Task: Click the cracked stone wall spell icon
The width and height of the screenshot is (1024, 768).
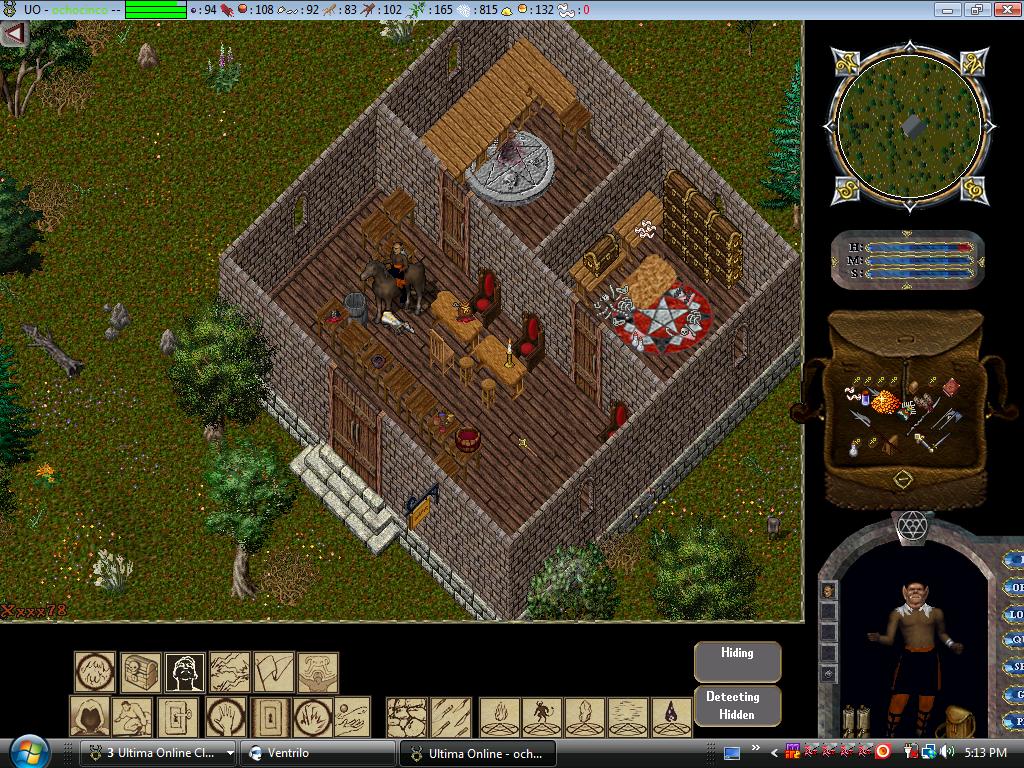Action: pyautogui.click(x=407, y=717)
